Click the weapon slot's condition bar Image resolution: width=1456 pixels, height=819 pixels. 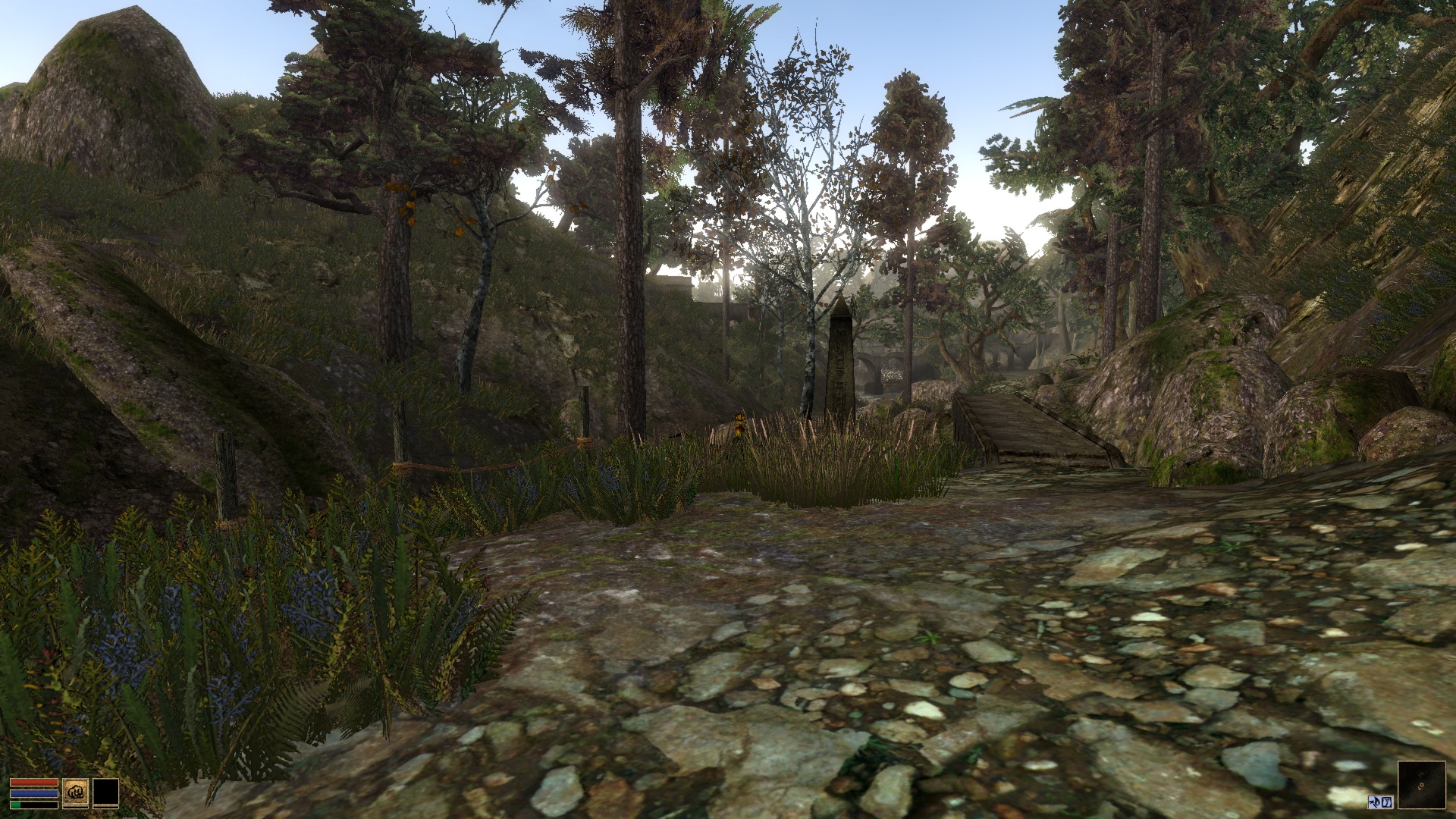click(x=76, y=807)
